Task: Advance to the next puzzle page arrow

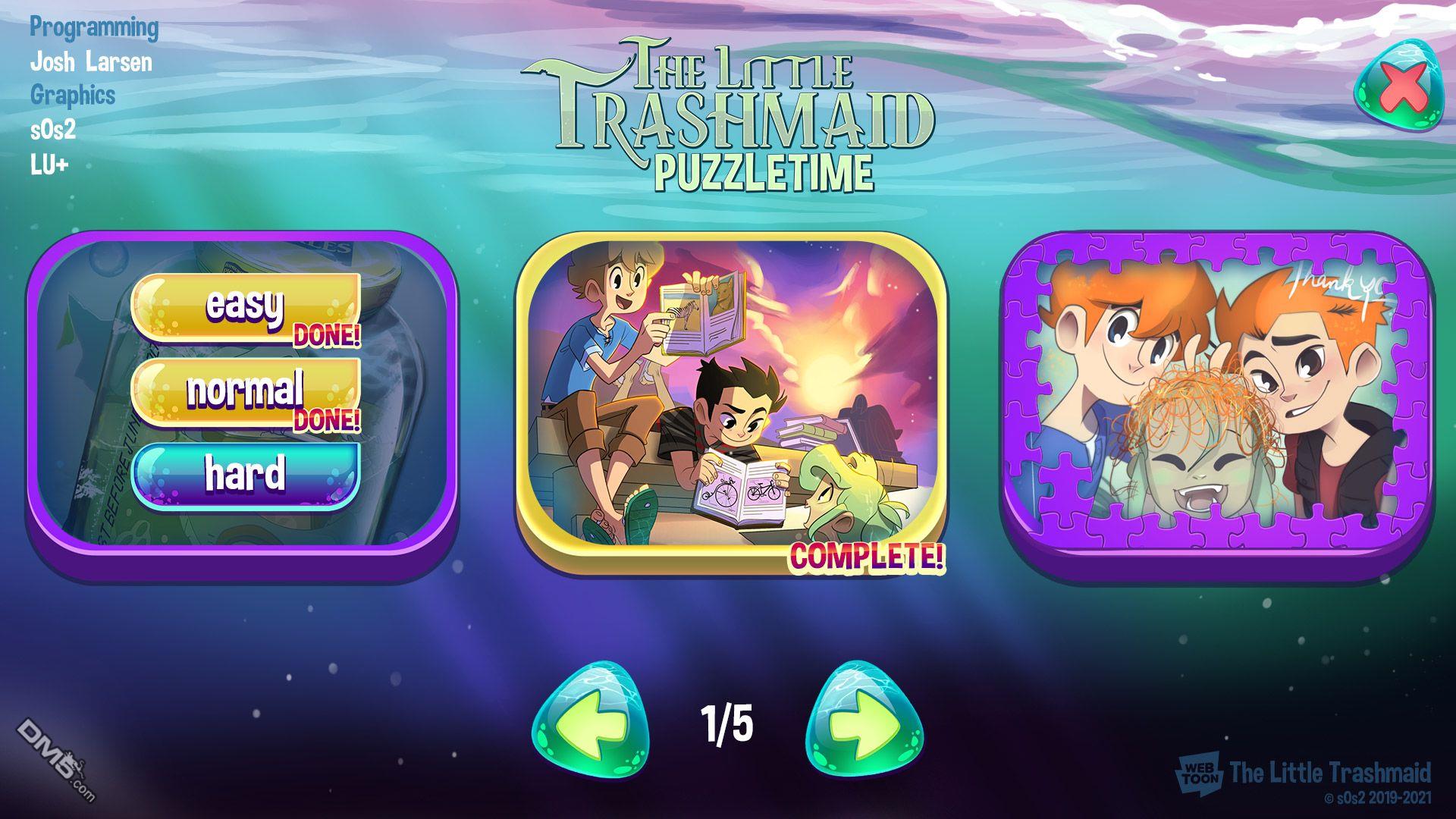Action: click(864, 720)
